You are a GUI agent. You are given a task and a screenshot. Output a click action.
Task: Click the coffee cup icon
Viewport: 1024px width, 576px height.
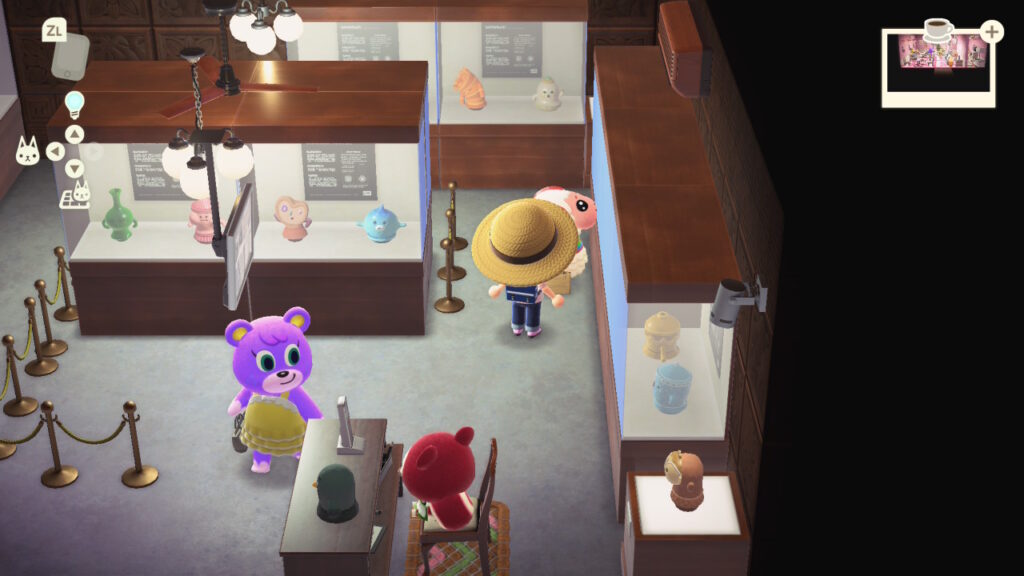938,30
